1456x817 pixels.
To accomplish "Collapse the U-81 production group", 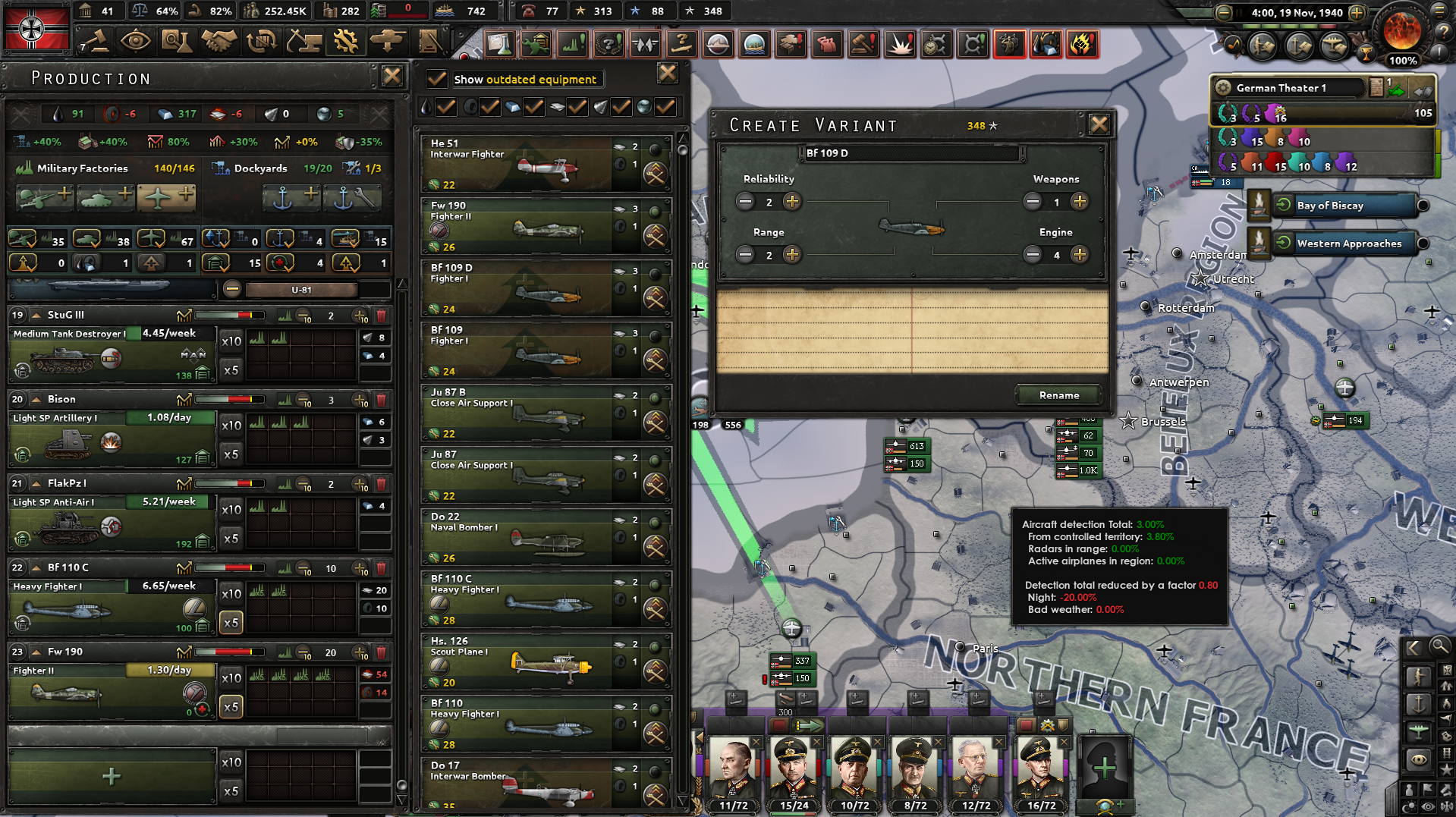I will (232, 289).
